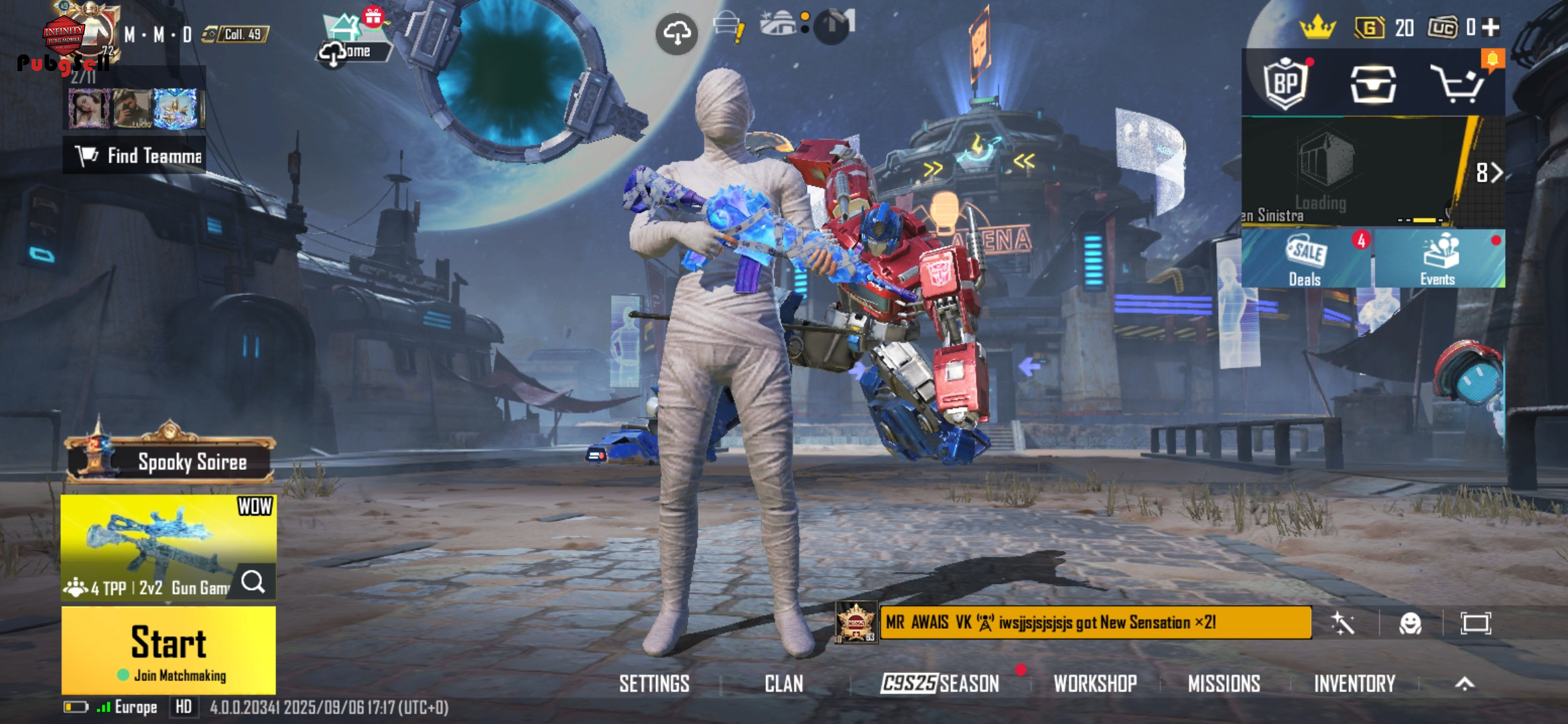1568x724 pixels.
Task: Open the Inventory
Action: click(1354, 684)
